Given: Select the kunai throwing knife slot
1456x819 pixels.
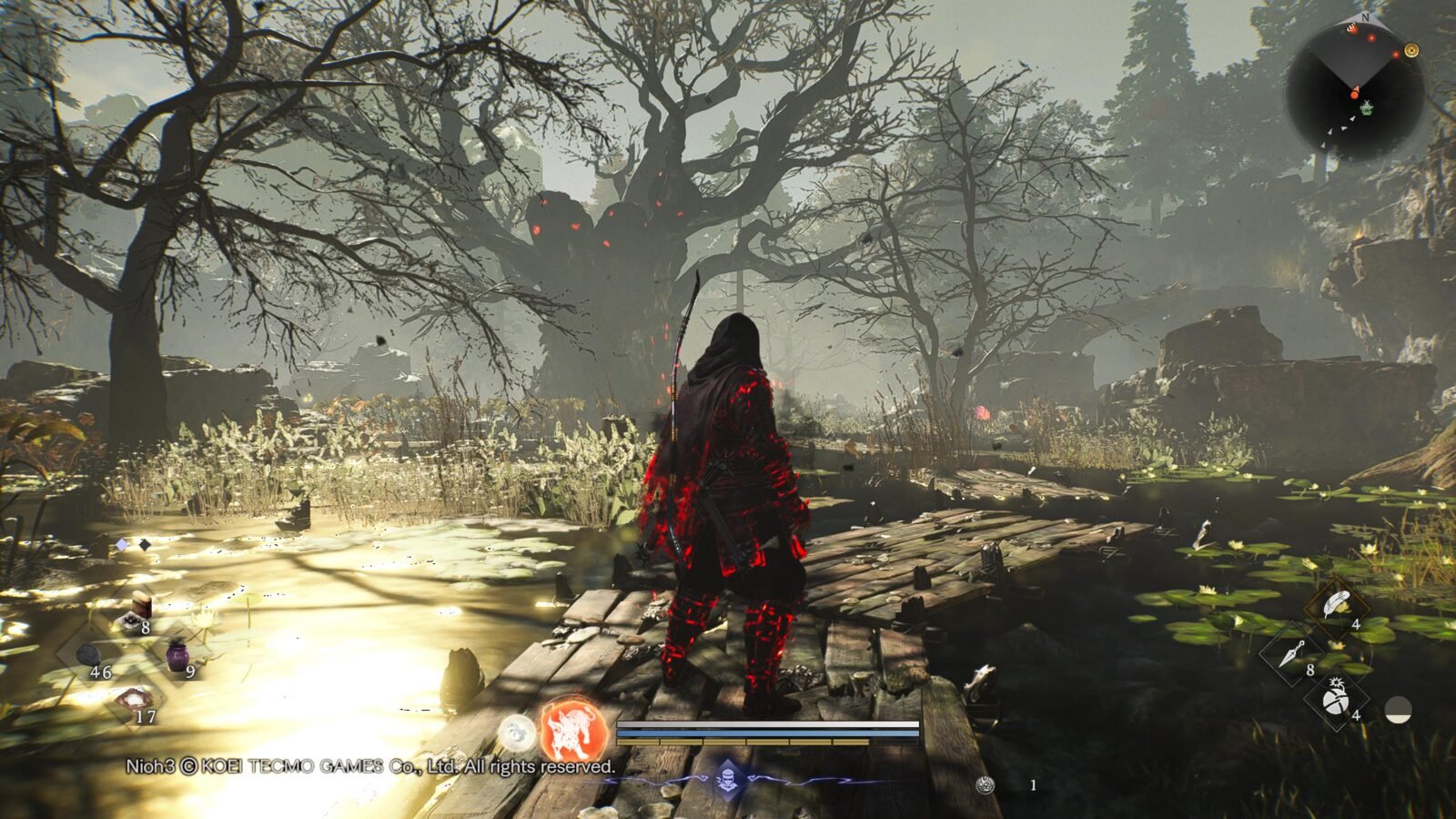Looking at the screenshot, I should (1292, 652).
